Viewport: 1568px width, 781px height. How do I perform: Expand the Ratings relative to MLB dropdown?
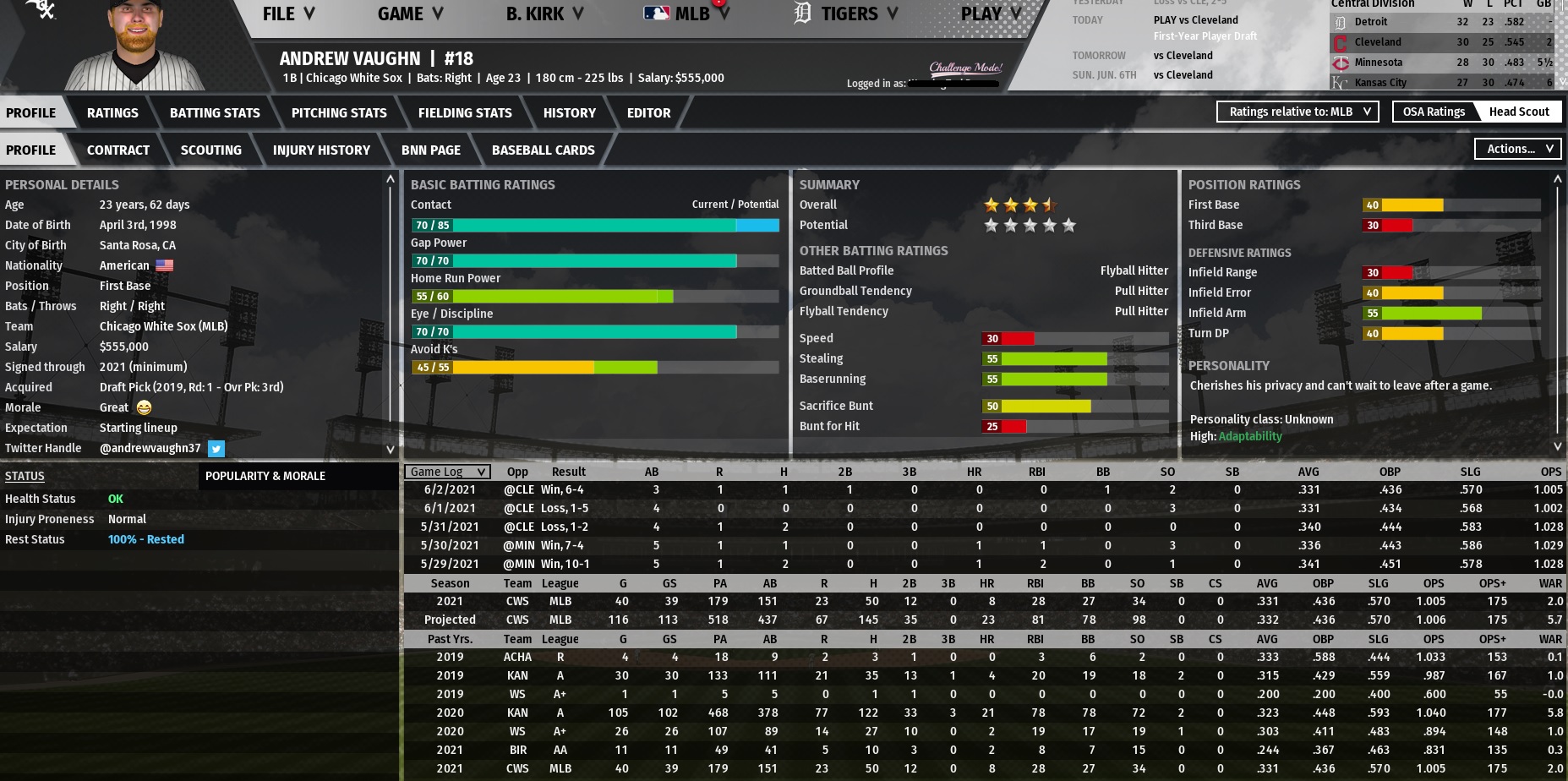[x=1298, y=112]
